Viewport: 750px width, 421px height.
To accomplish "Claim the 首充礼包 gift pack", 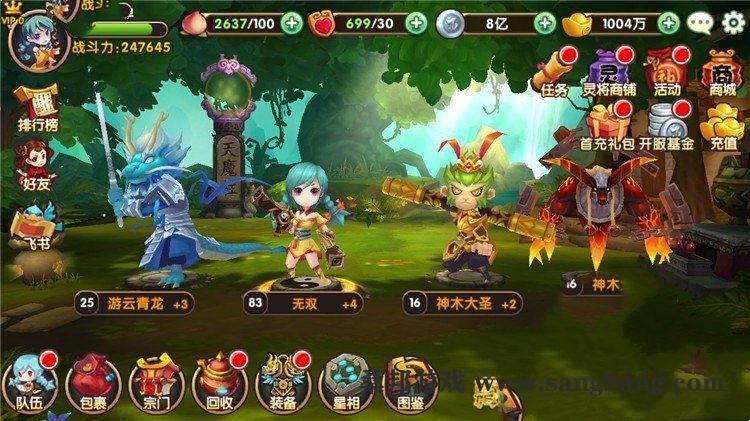I will [x=607, y=125].
